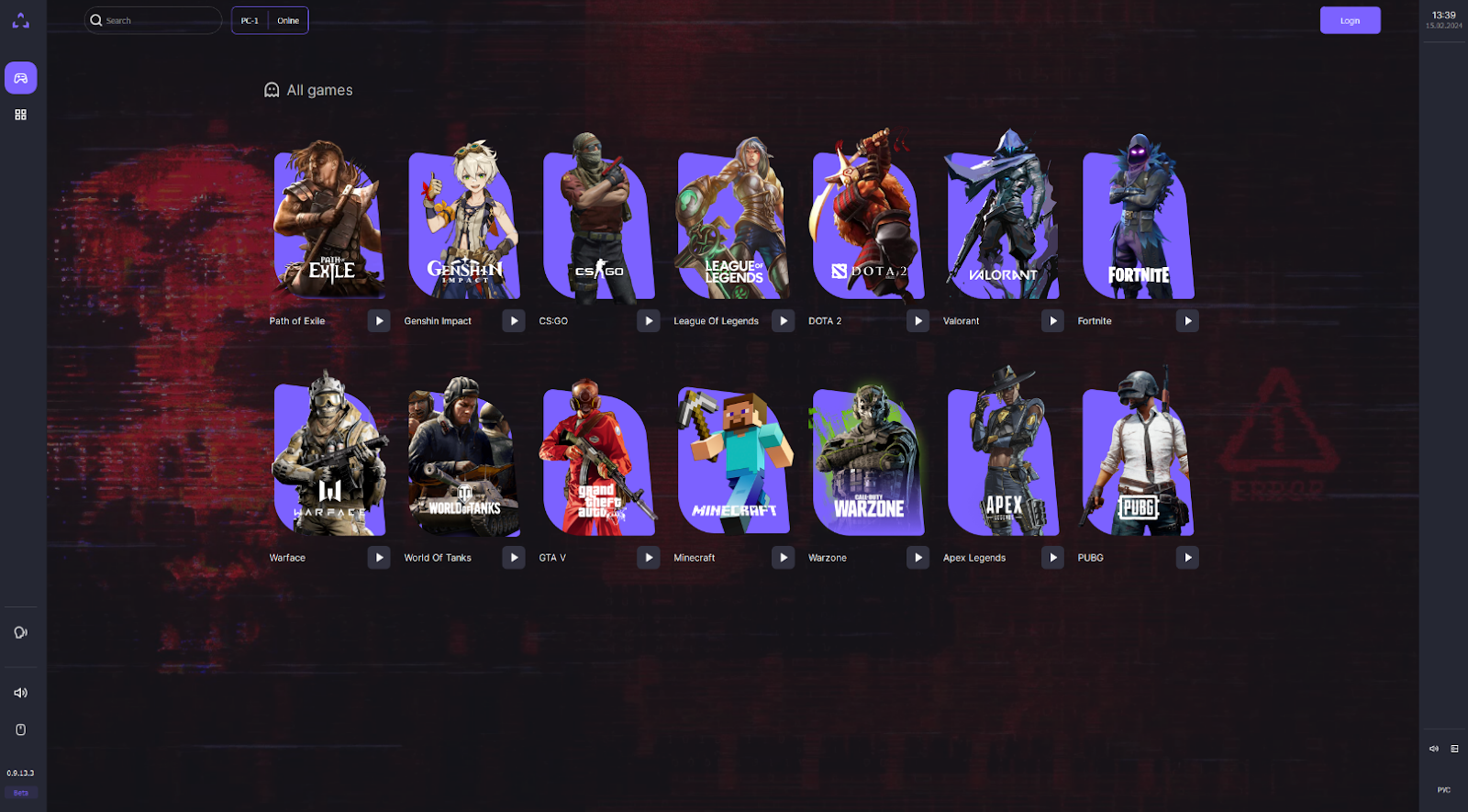The image size is (1468, 812).
Task: Open the headset support icon in sidebar
Action: pos(20,632)
